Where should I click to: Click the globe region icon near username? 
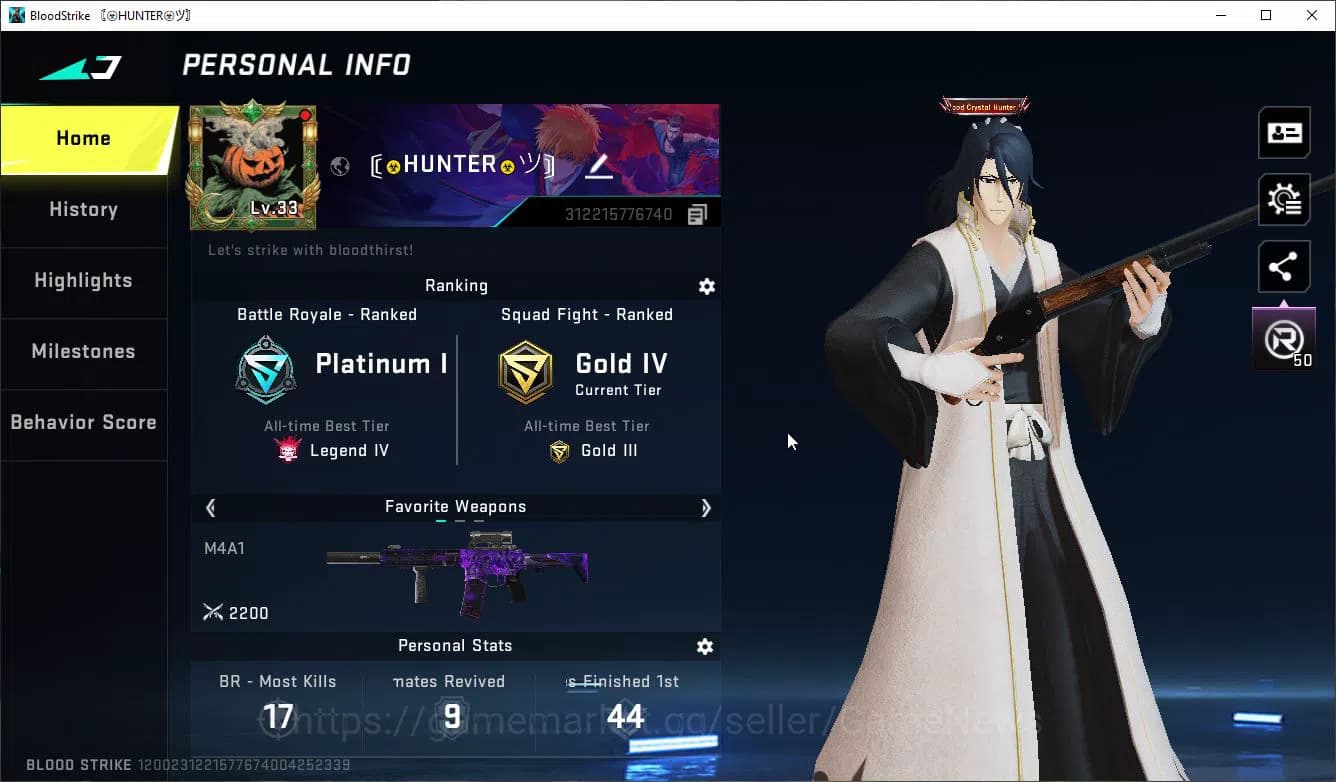340,166
